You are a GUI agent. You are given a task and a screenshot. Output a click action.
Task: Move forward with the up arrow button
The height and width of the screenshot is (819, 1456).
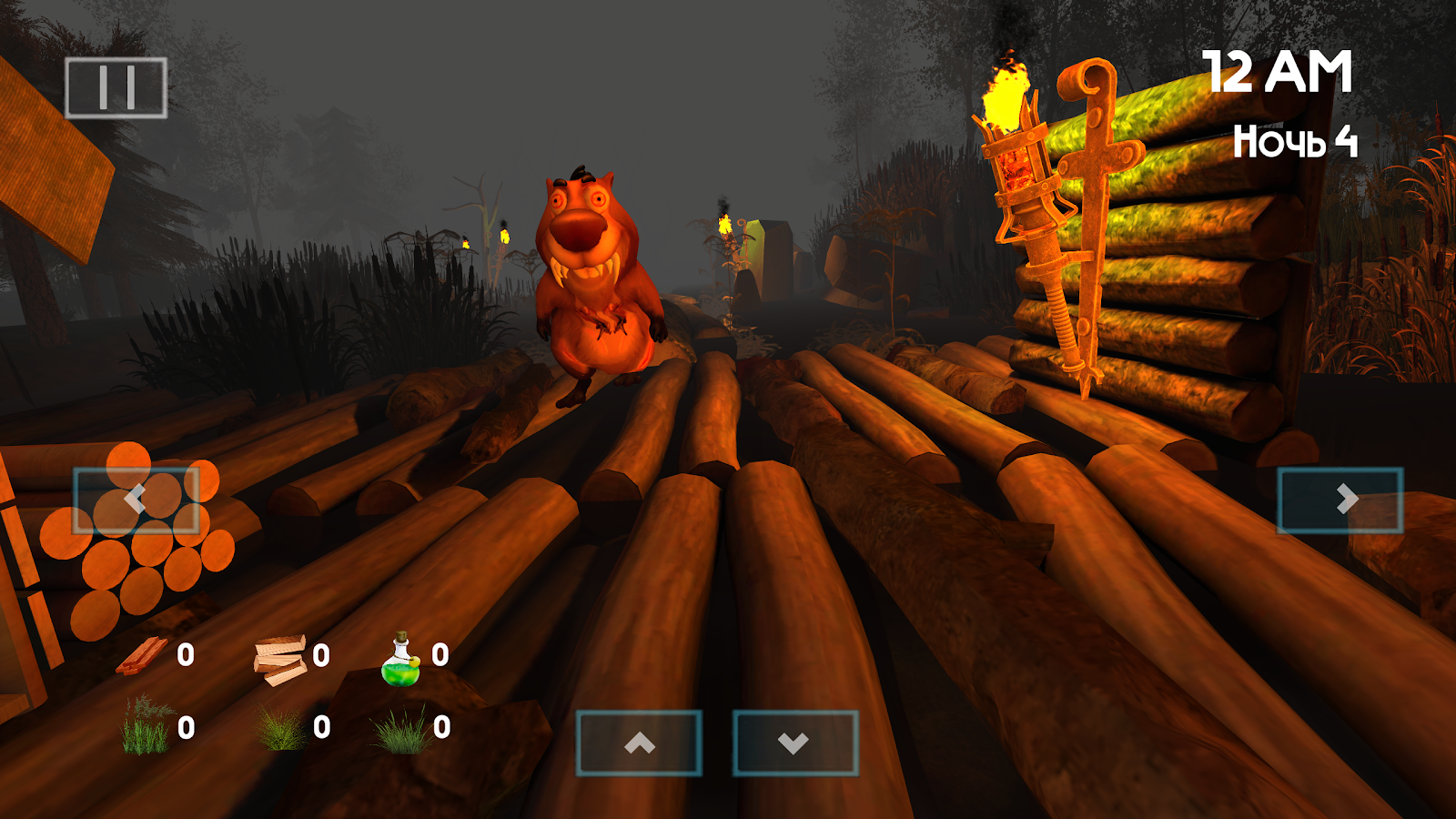(x=639, y=743)
